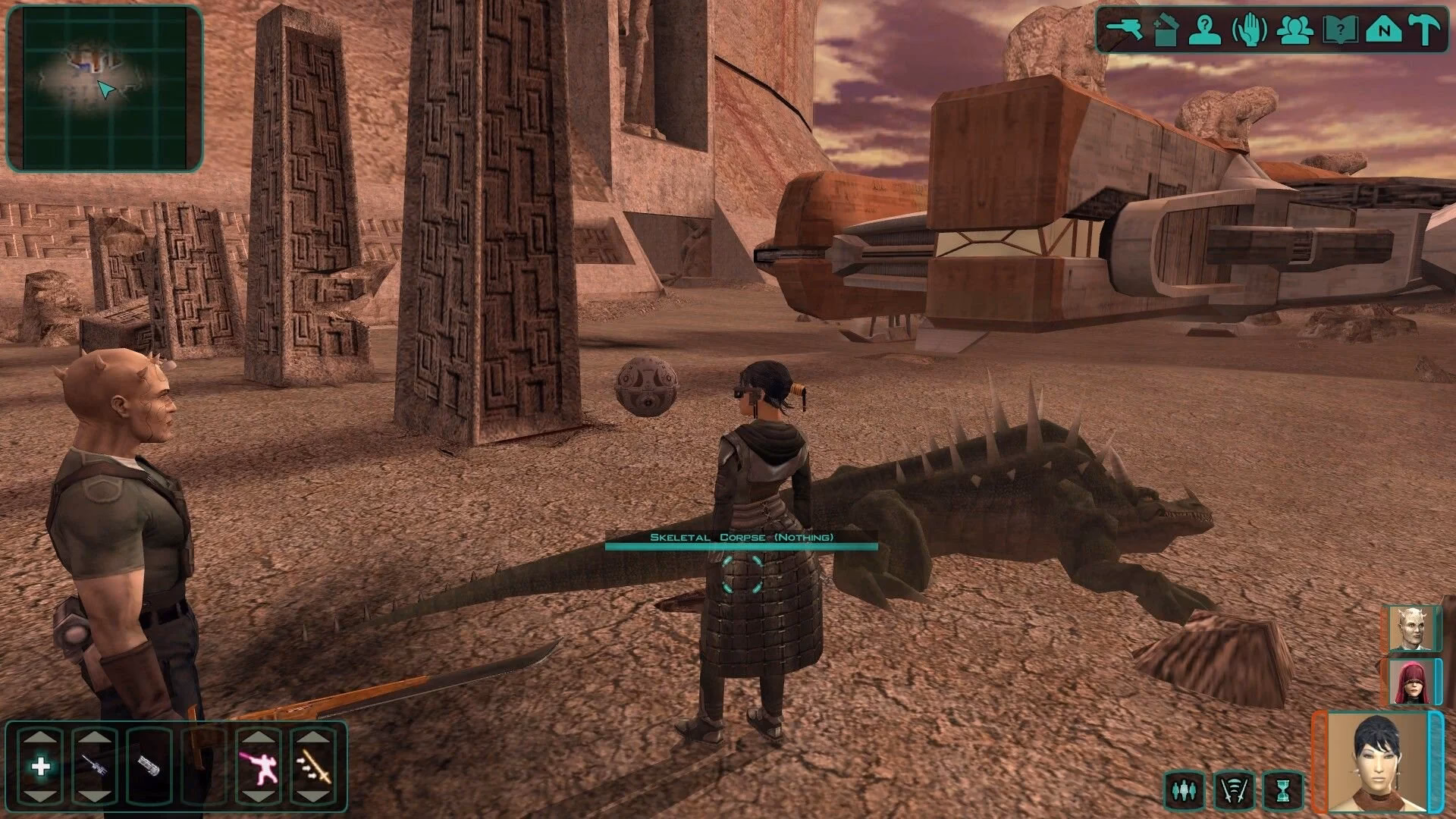Screen dimensions: 1456x819
Task: Enable Solo Mode for the party
Action: pyautogui.click(x=1186, y=790)
